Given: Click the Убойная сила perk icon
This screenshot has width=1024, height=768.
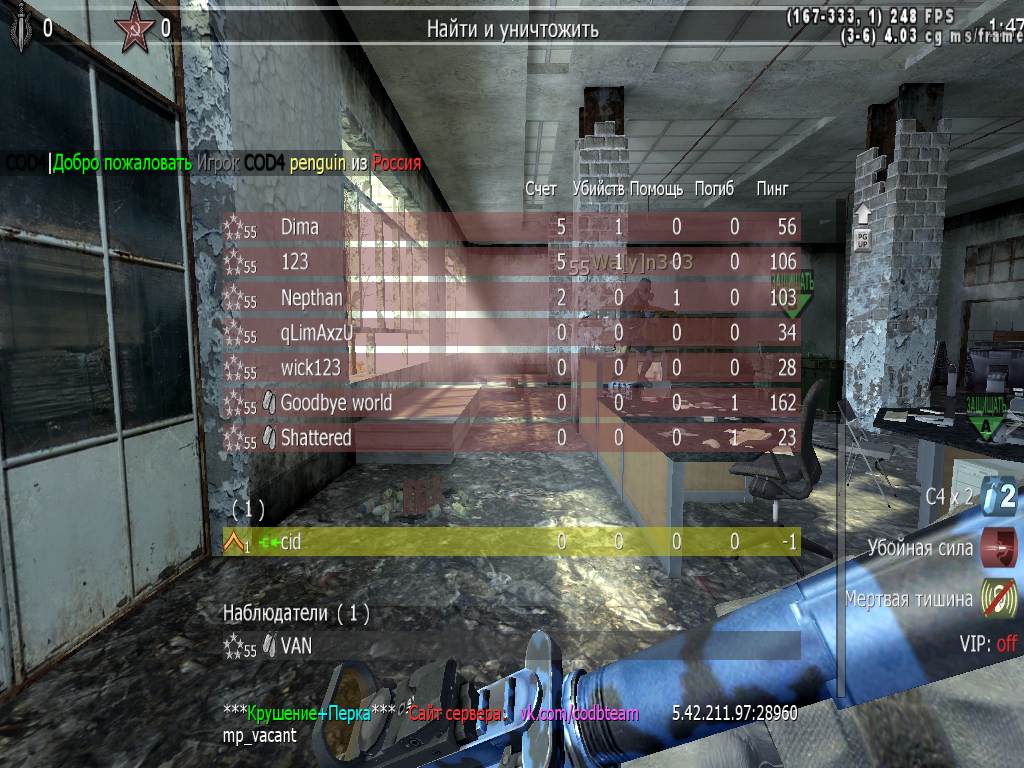Looking at the screenshot, I should (x=998, y=548).
